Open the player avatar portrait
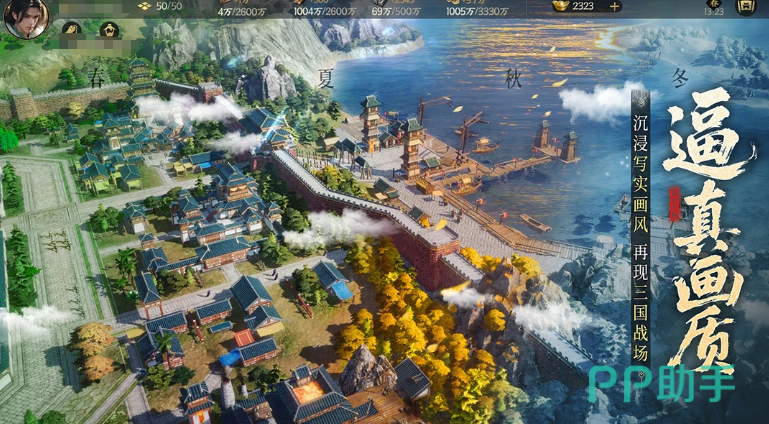The width and height of the screenshot is (769, 424). [24, 19]
